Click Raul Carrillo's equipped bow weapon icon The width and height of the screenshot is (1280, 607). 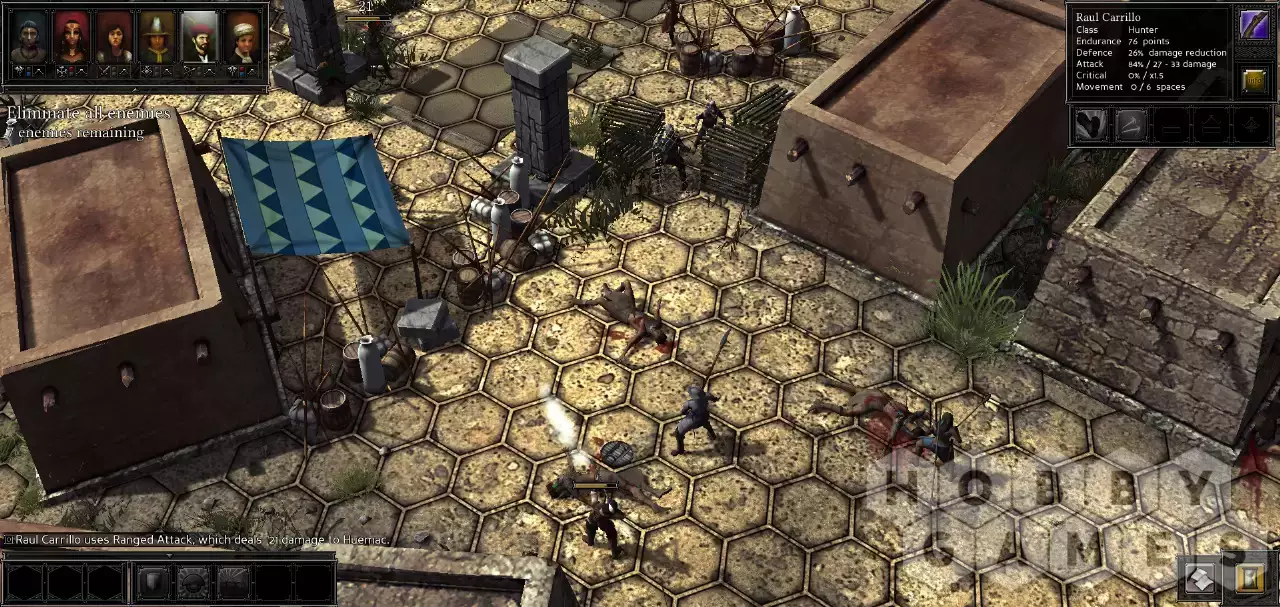1254,25
